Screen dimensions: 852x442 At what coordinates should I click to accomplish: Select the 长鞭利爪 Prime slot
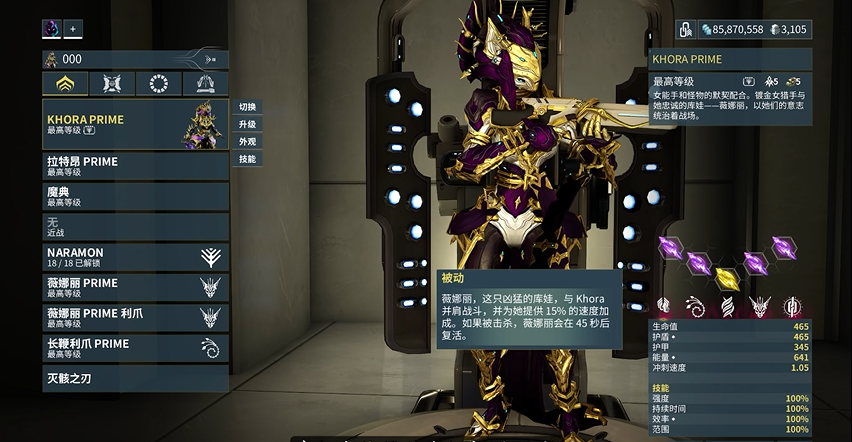point(135,347)
